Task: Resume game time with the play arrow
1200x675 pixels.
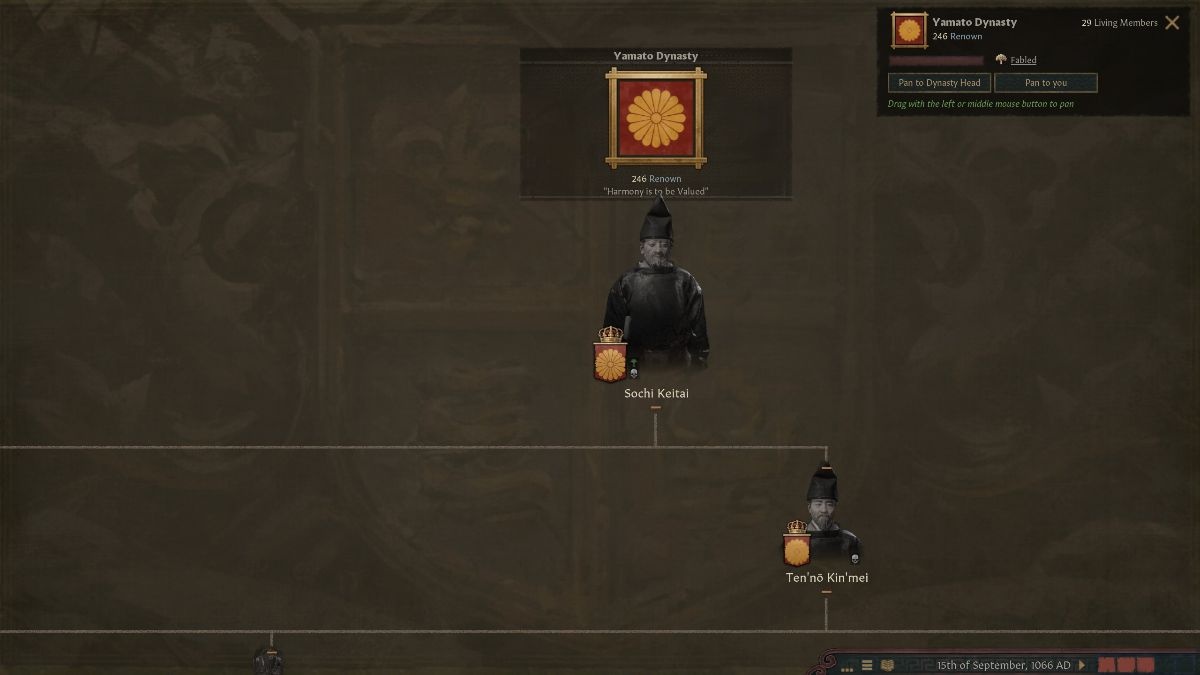Action: click(1081, 665)
